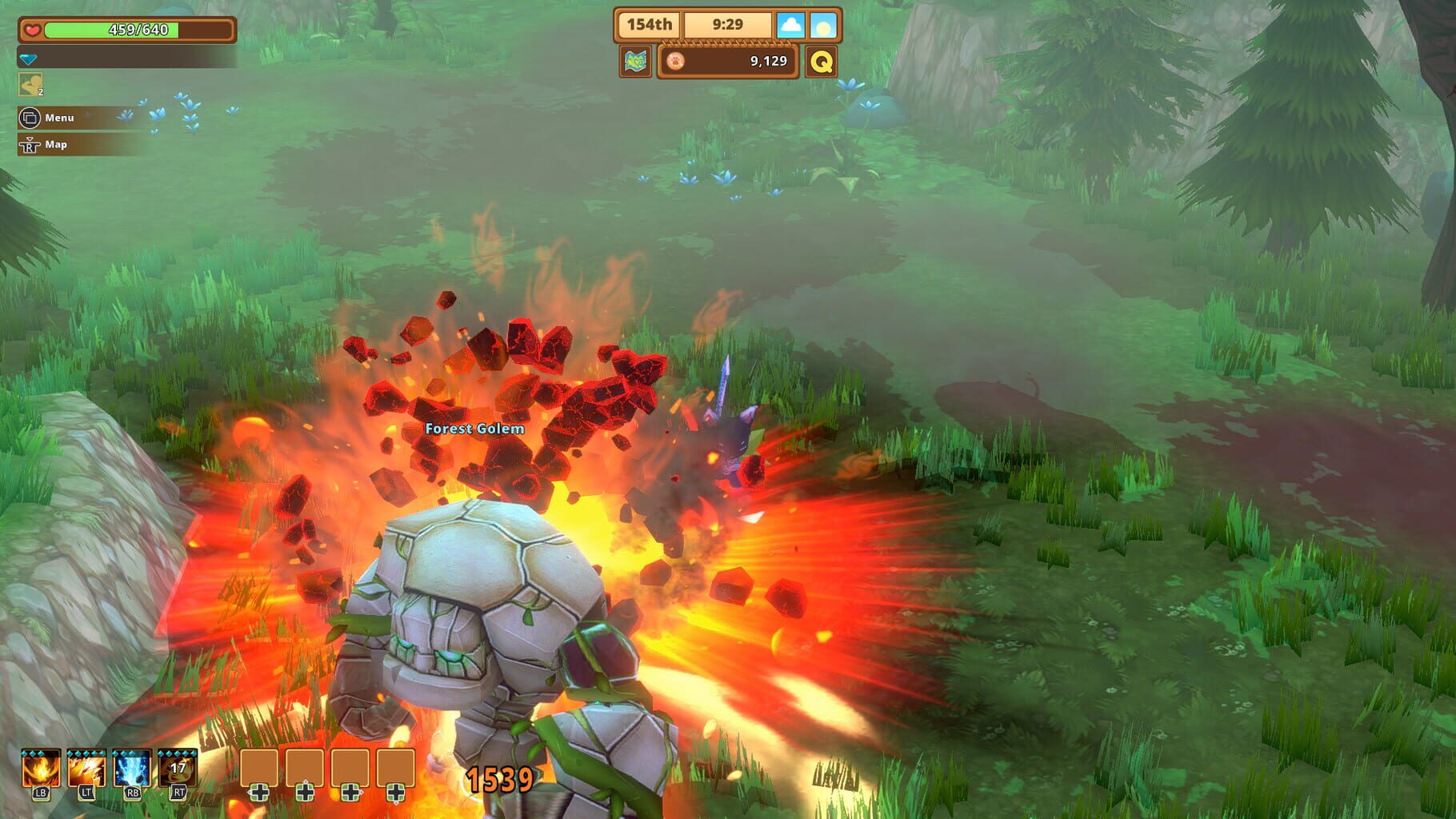This screenshot has height=819, width=1456.
Task: Open the Menu entry
Action: point(62,118)
